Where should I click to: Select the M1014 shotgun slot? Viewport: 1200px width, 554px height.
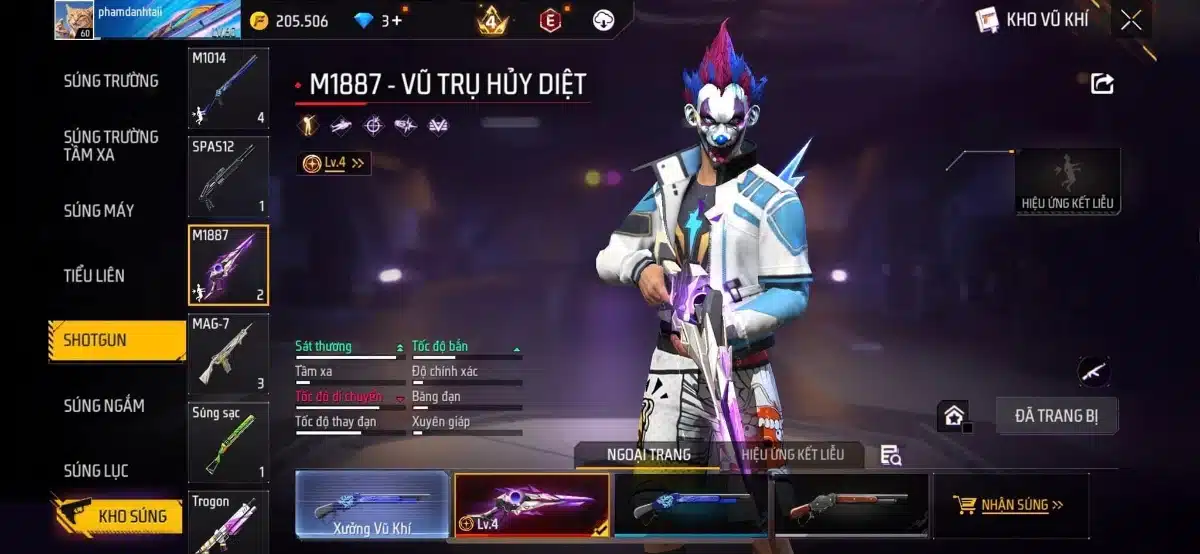coord(228,88)
